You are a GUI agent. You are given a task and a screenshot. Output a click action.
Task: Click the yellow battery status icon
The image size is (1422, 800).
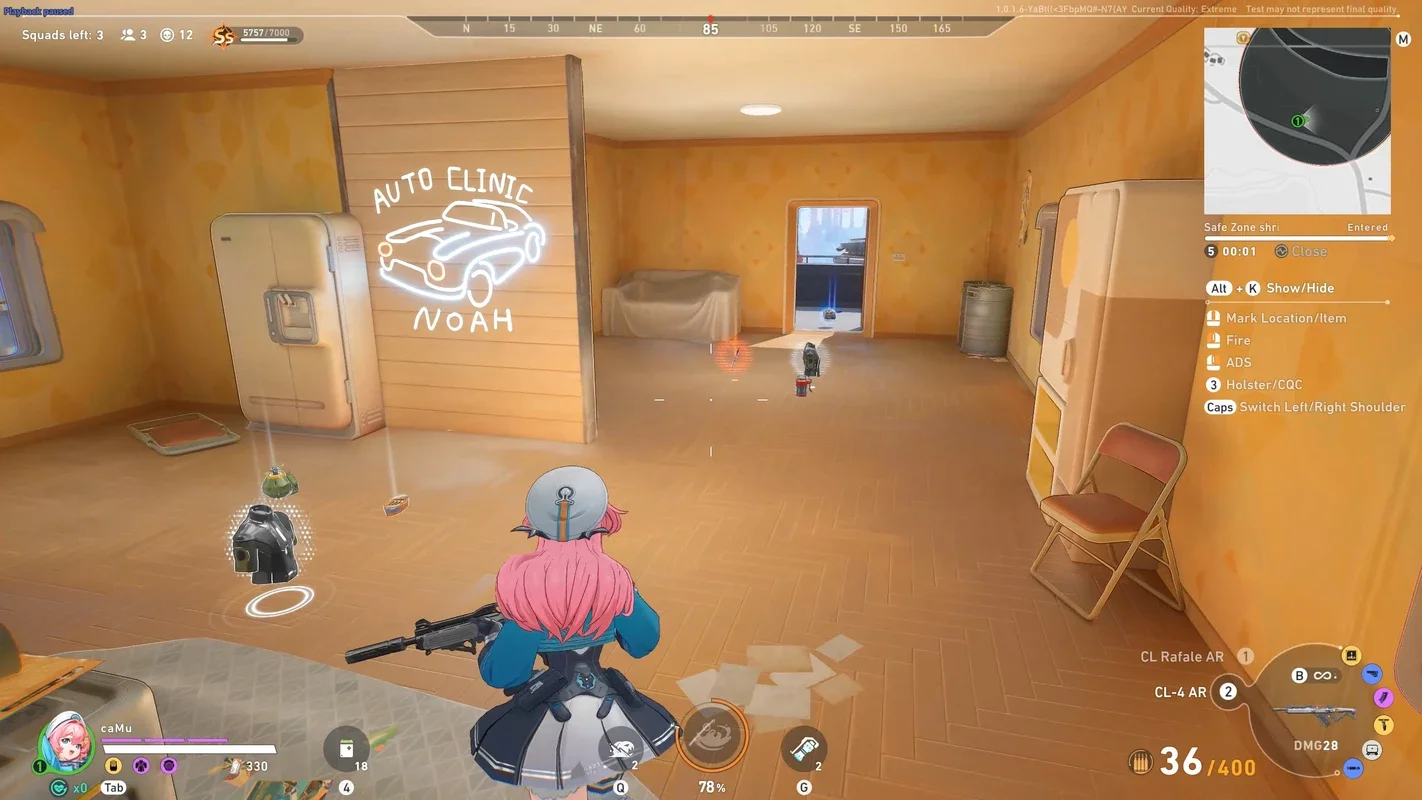click(x=113, y=766)
